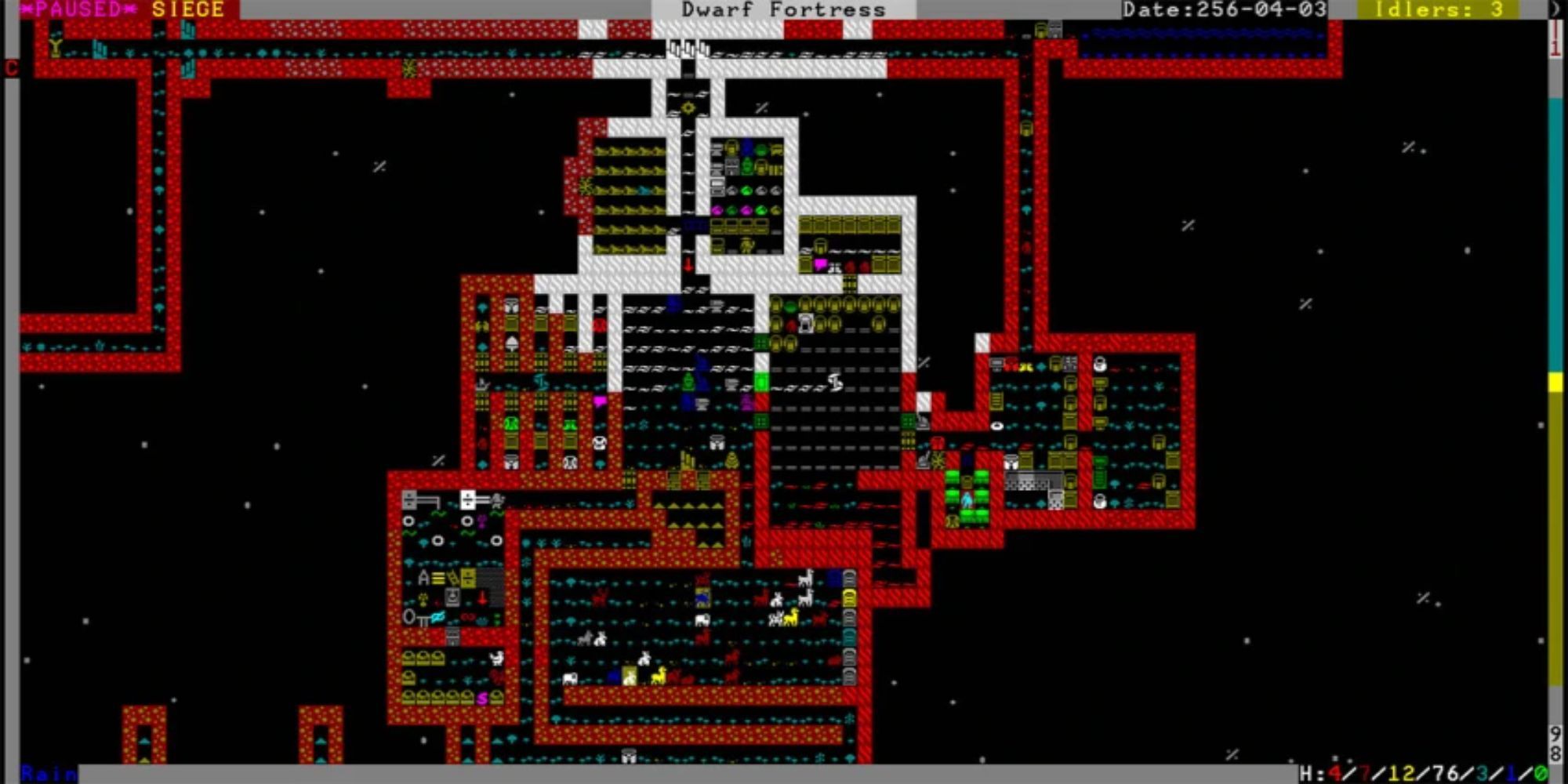
Task: Select the red C announcement marker at screen edge
Action: pos(10,67)
